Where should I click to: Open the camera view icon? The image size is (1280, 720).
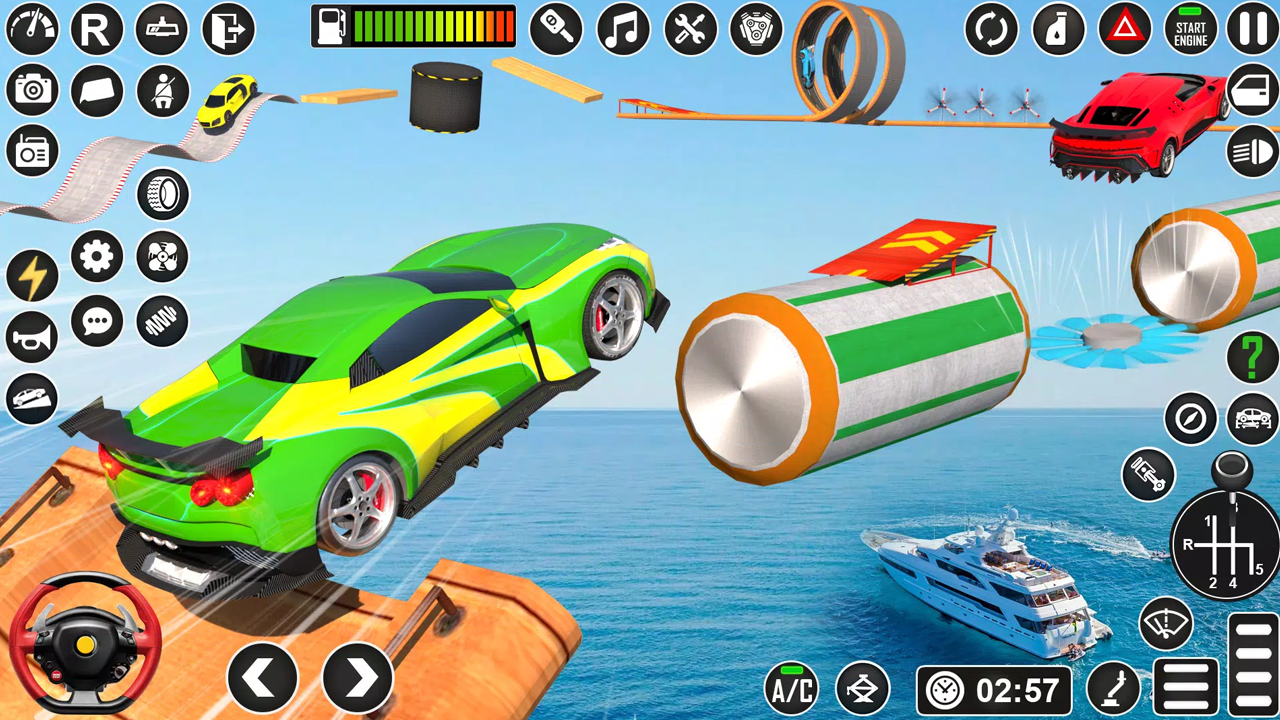[x=33, y=89]
